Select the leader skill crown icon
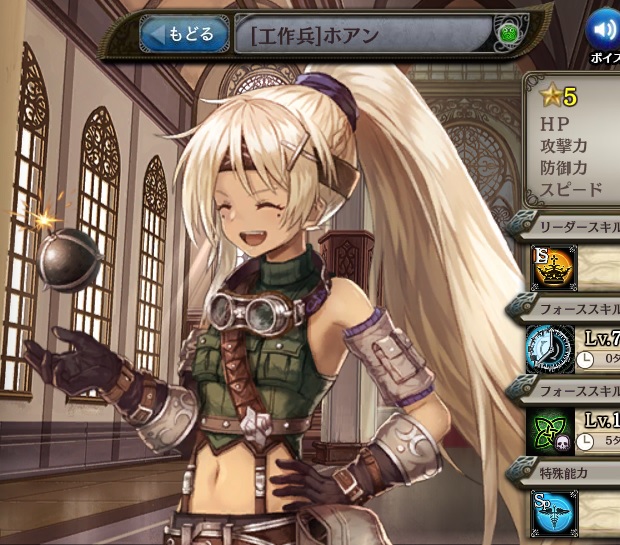620x545 pixels. tap(553, 268)
